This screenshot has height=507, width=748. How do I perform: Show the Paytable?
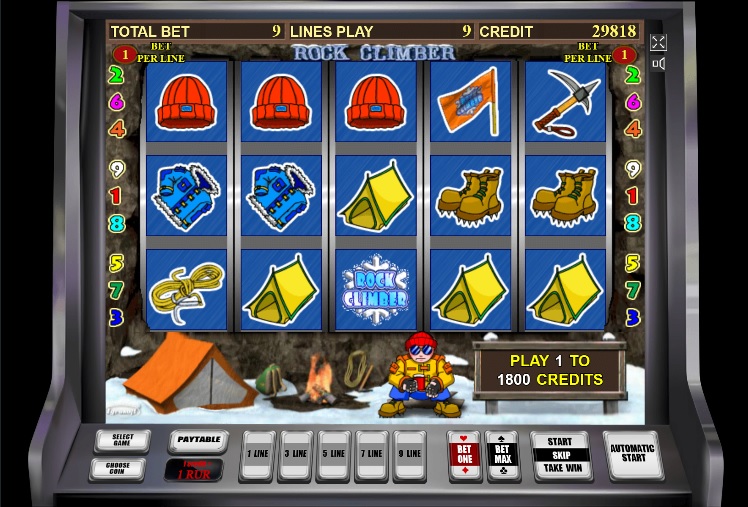point(198,439)
